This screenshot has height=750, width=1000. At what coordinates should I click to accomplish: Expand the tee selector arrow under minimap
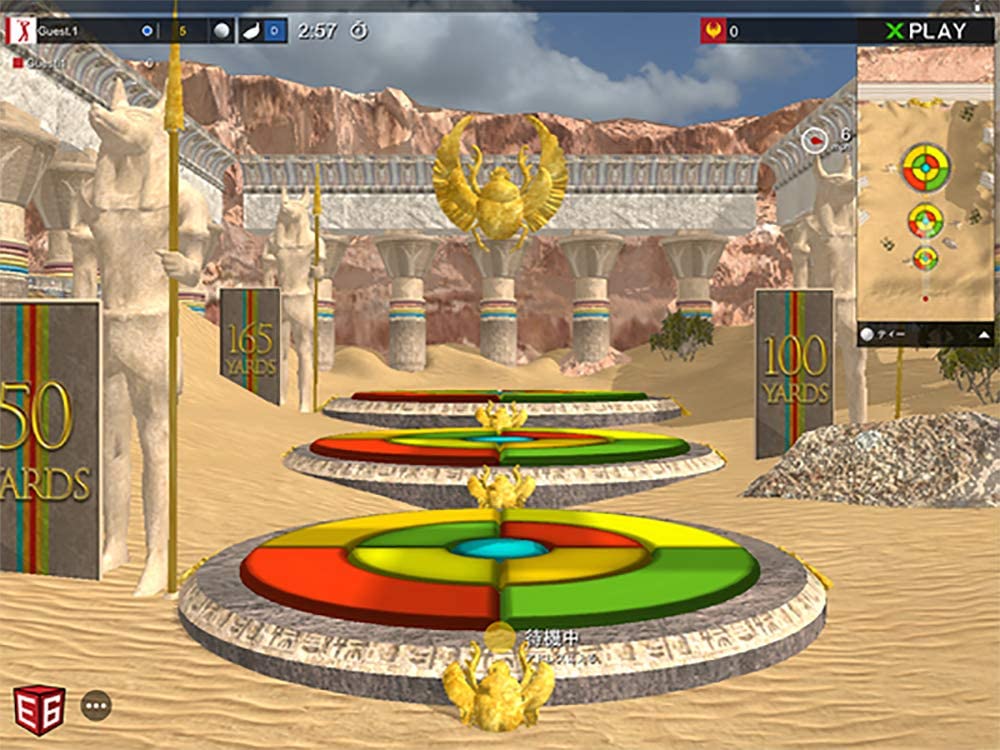tap(984, 334)
